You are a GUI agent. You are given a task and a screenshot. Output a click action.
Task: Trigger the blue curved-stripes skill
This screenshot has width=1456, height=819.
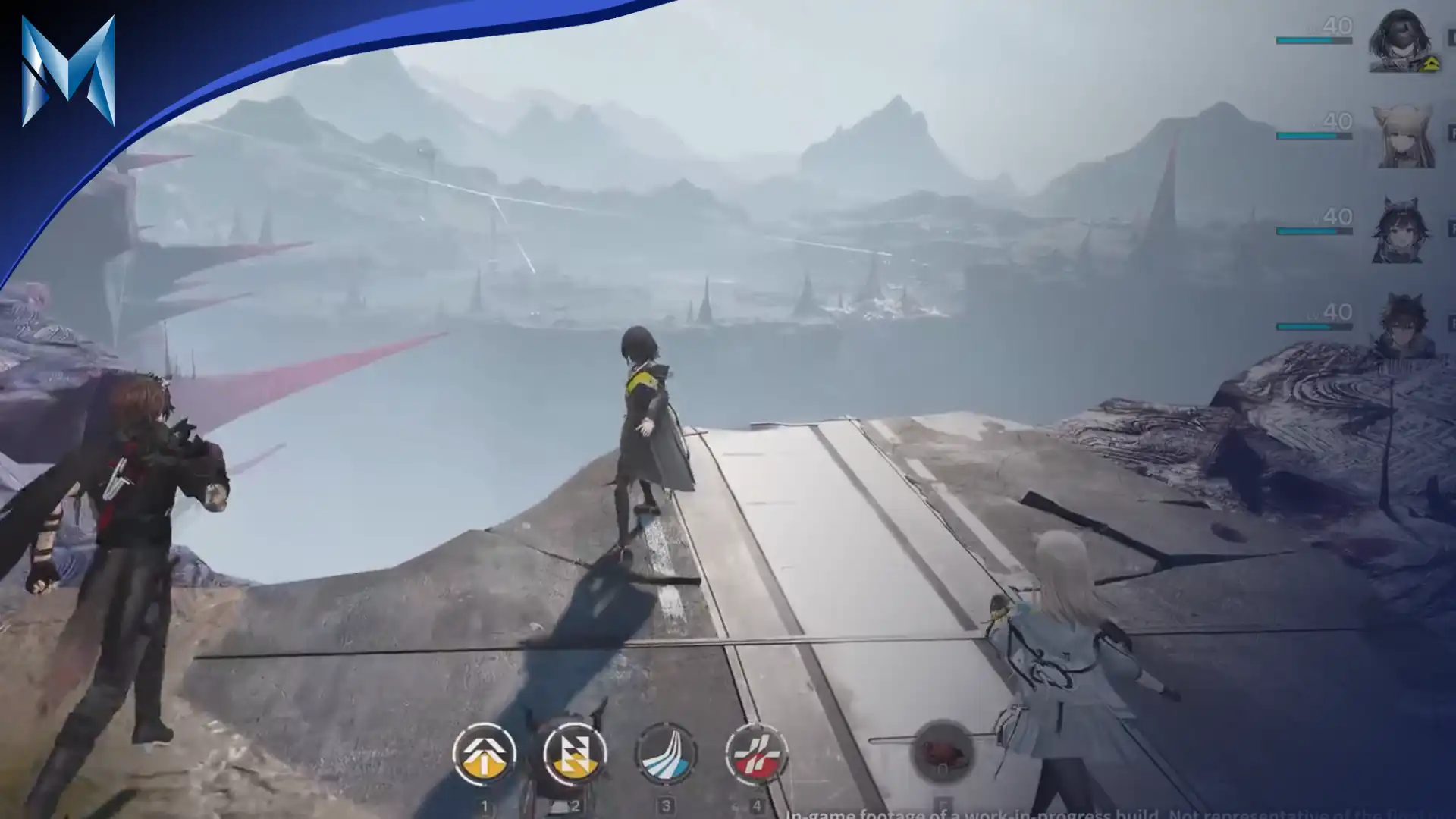(665, 755)
